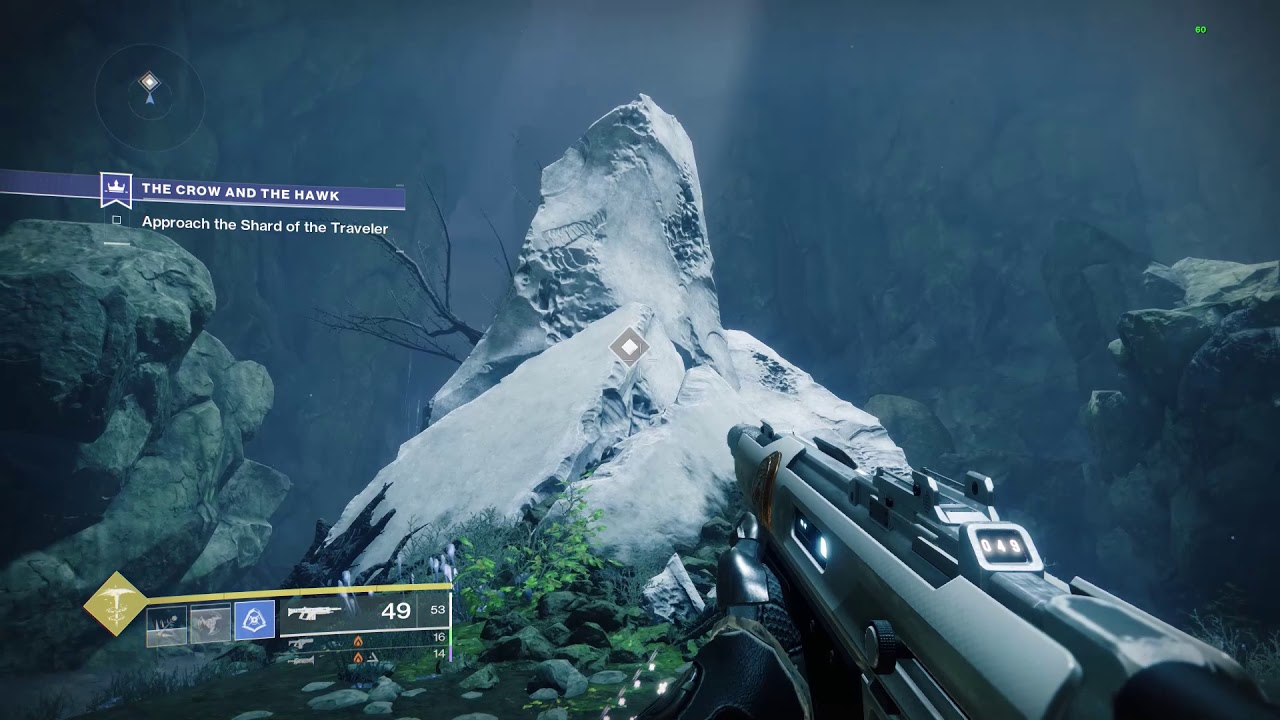
Task: Click the diamond objective waypoint marker
Action: pos(629,347)
